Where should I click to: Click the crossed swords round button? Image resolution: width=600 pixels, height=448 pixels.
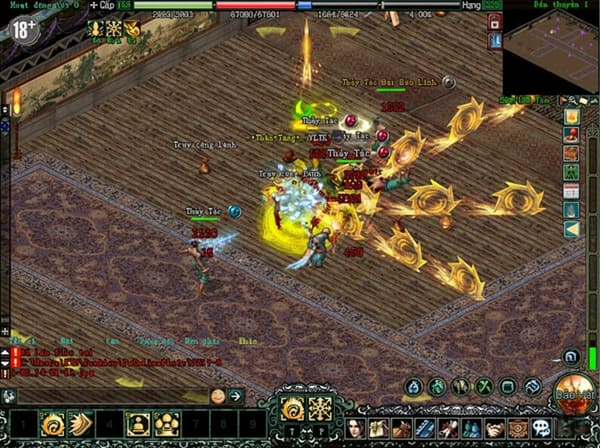[485, 386]
